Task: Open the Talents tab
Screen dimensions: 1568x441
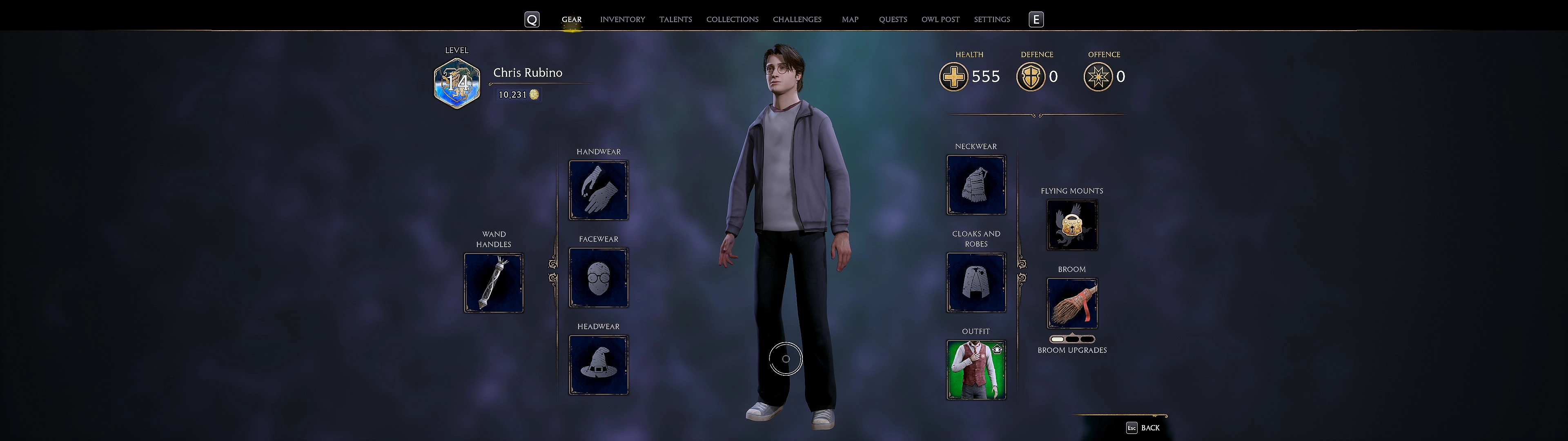Action: click(675, 20)
